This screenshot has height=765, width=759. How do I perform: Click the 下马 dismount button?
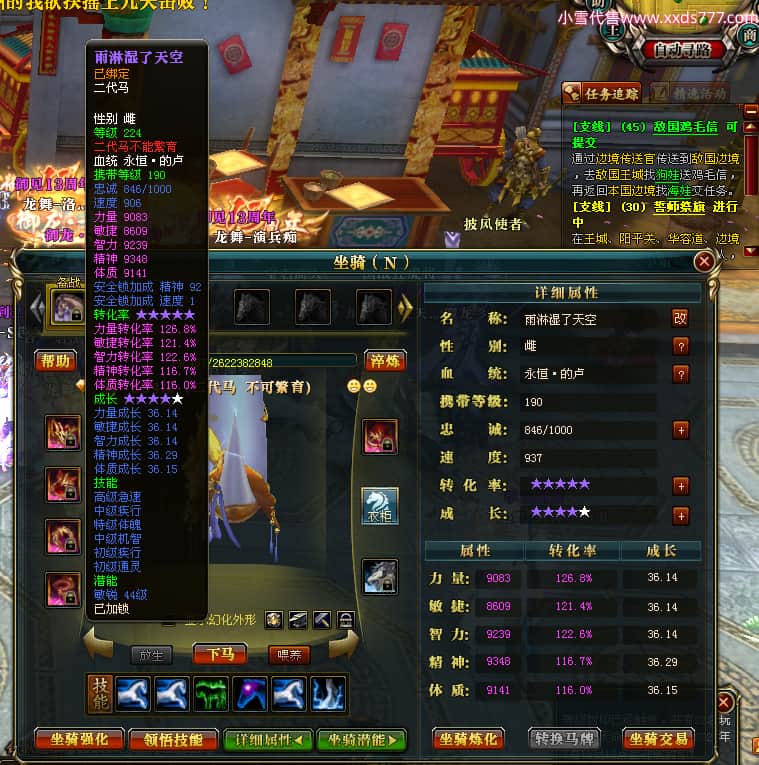tap(220, 655)
